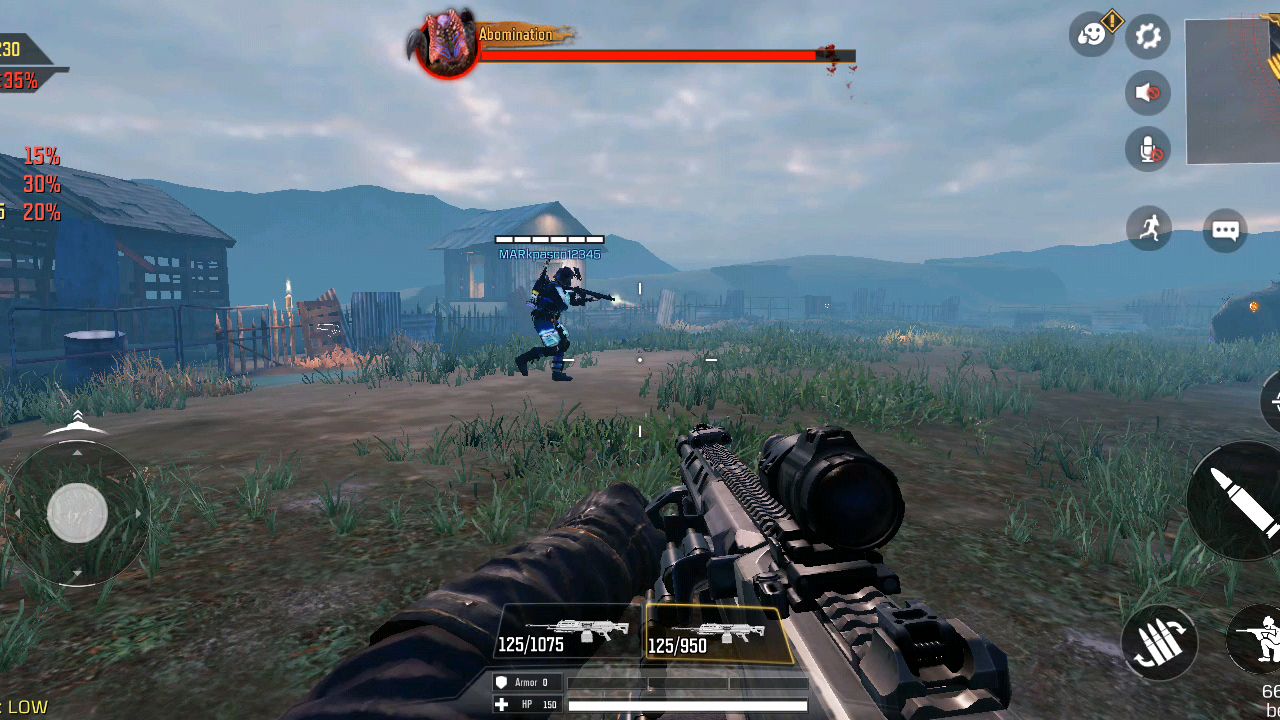Tap the emote thumbs-up icon with warning badge
Image resolution: width=1280 pixels, height=720 pixels.
click(1092, 36)
